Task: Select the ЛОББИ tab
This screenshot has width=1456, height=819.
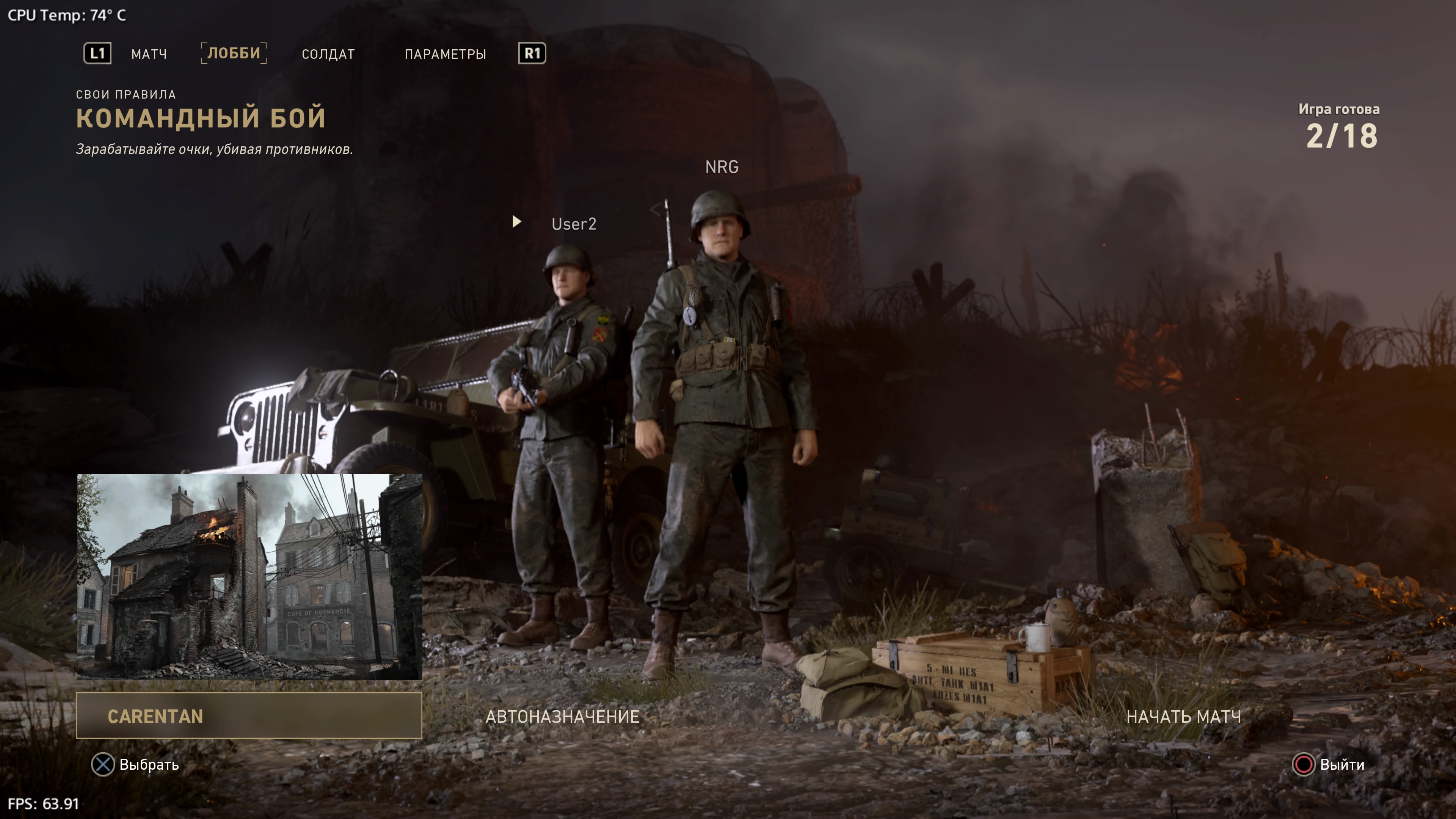Action: click(x=234, y=53)
